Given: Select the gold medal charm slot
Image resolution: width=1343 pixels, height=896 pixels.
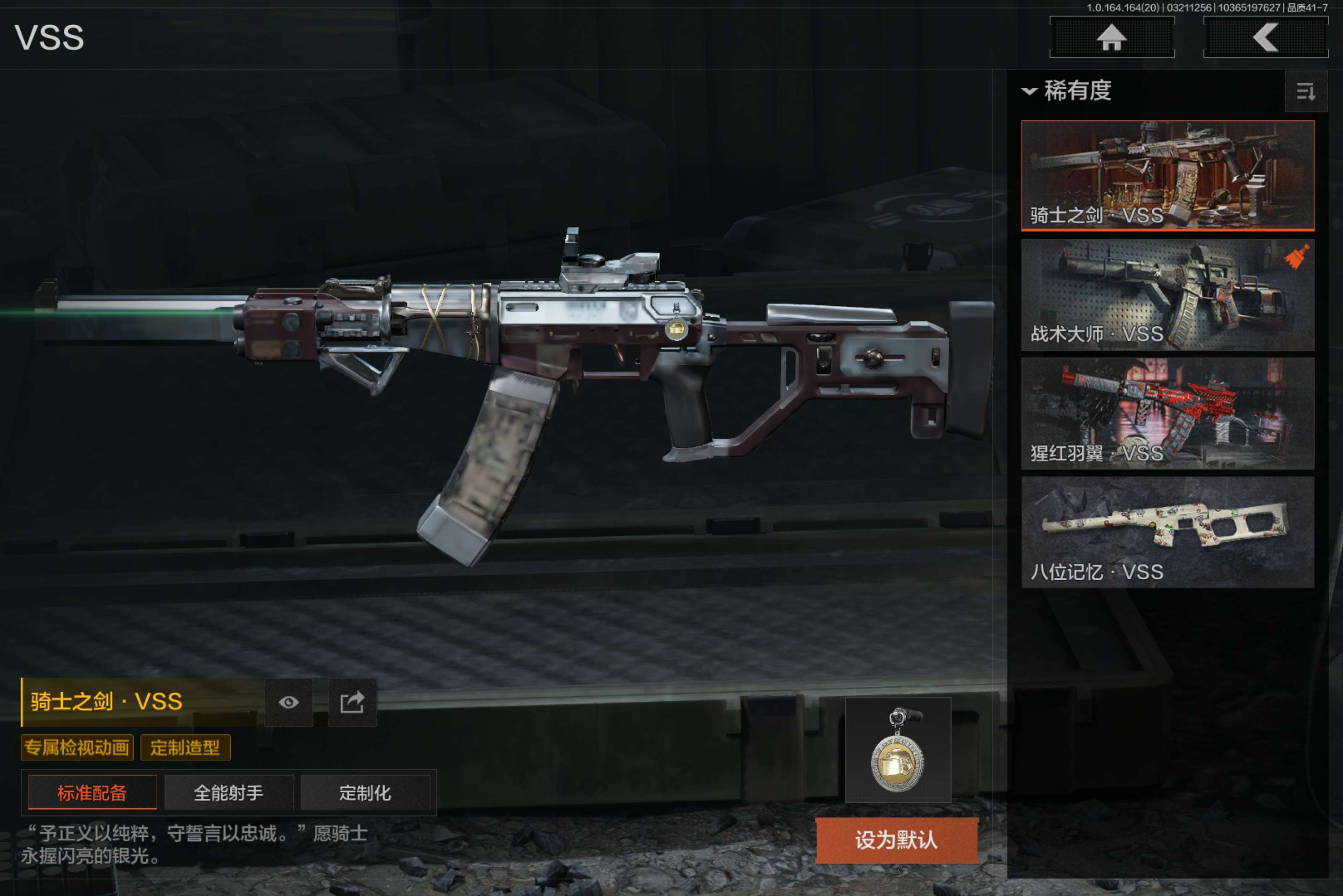Looking at the screenshot, I should 898,750.
